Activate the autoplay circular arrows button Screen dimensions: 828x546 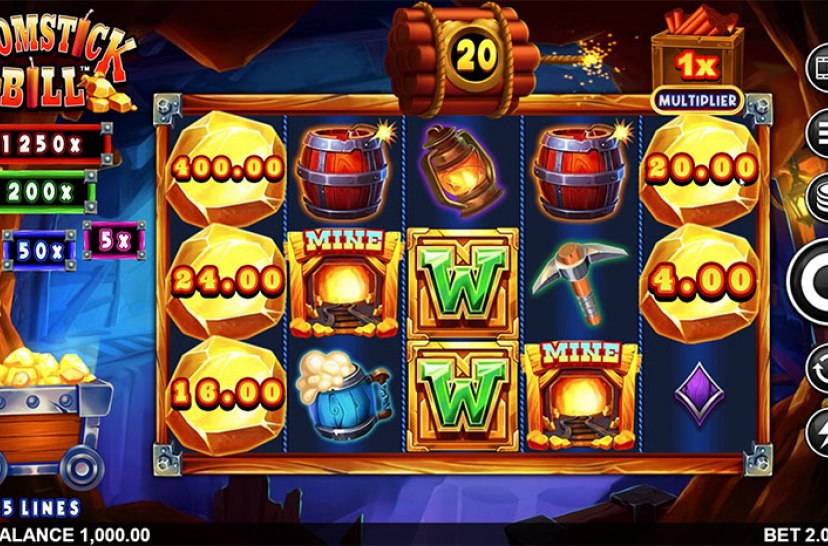821,364
